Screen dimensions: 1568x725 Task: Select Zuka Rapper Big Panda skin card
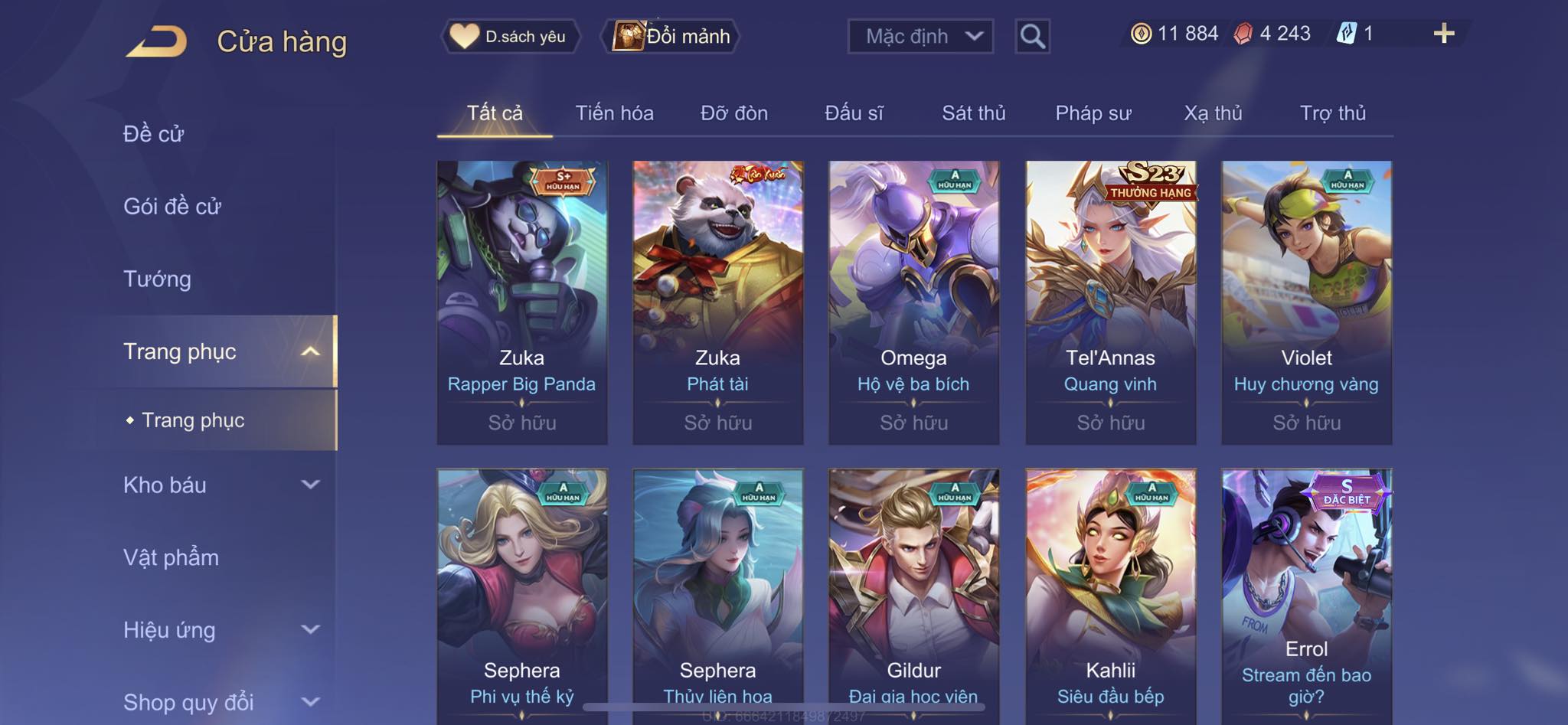coord(522,302)
